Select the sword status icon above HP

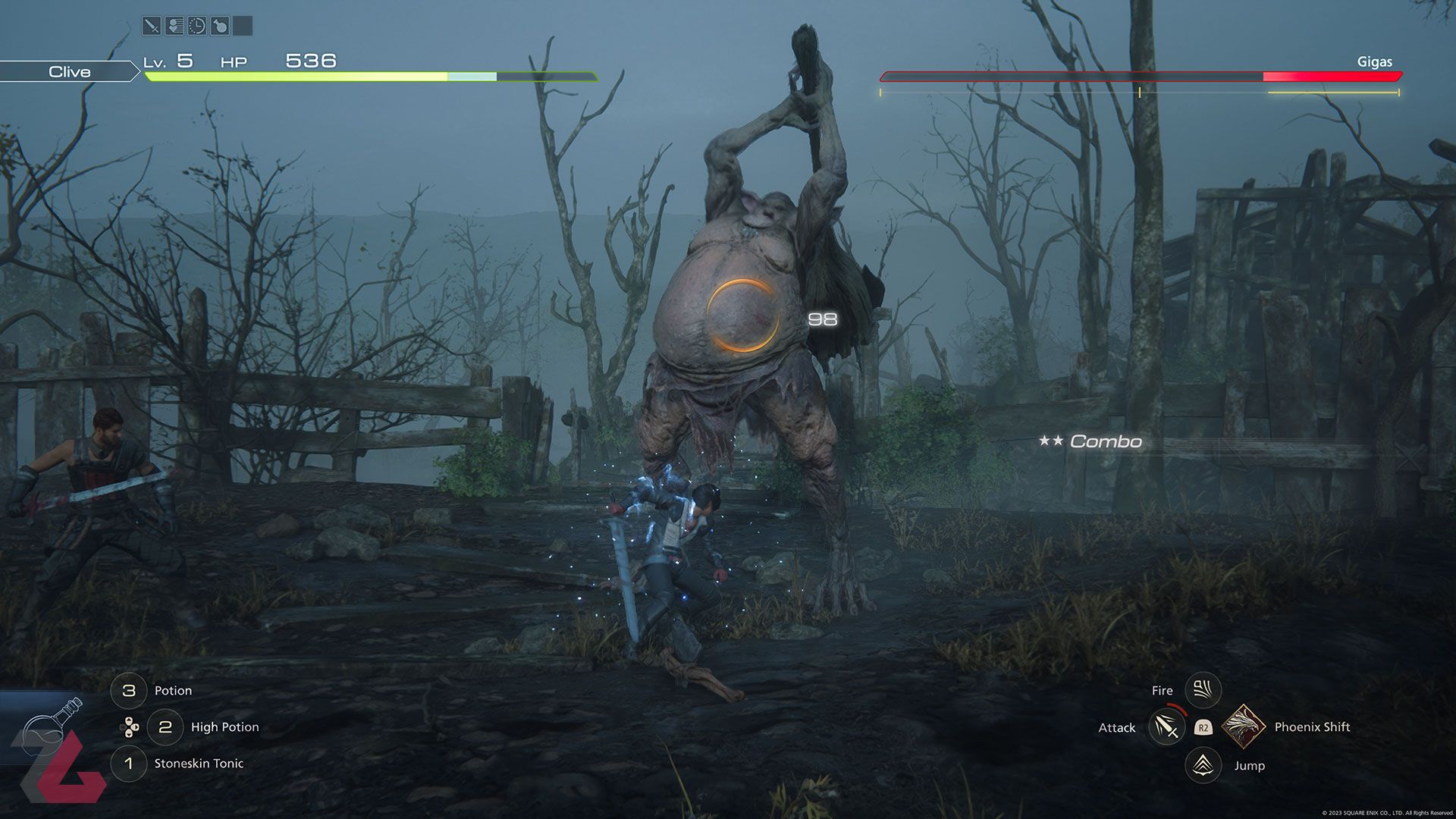point(152,27)
